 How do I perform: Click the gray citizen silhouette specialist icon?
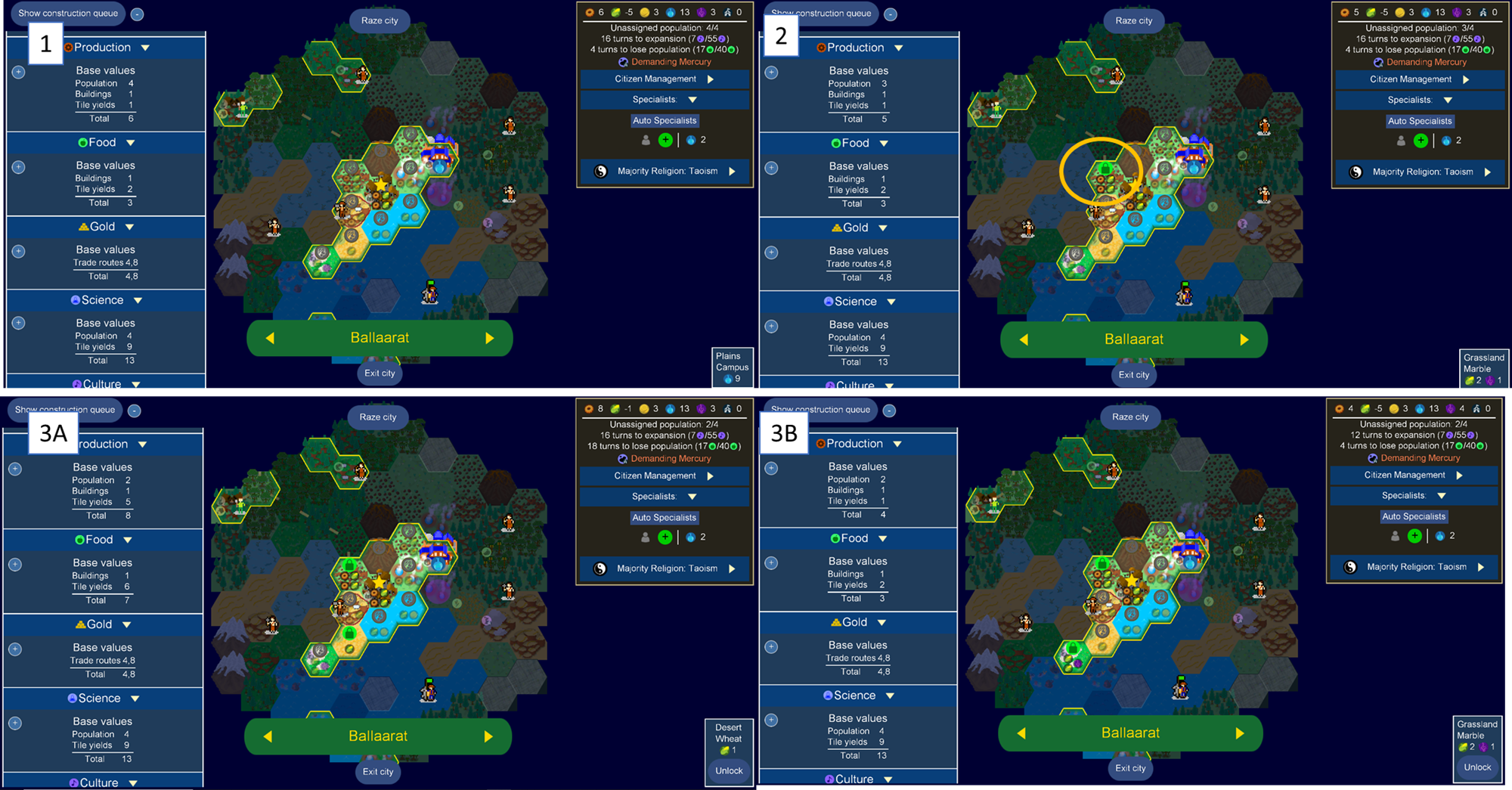646,140
